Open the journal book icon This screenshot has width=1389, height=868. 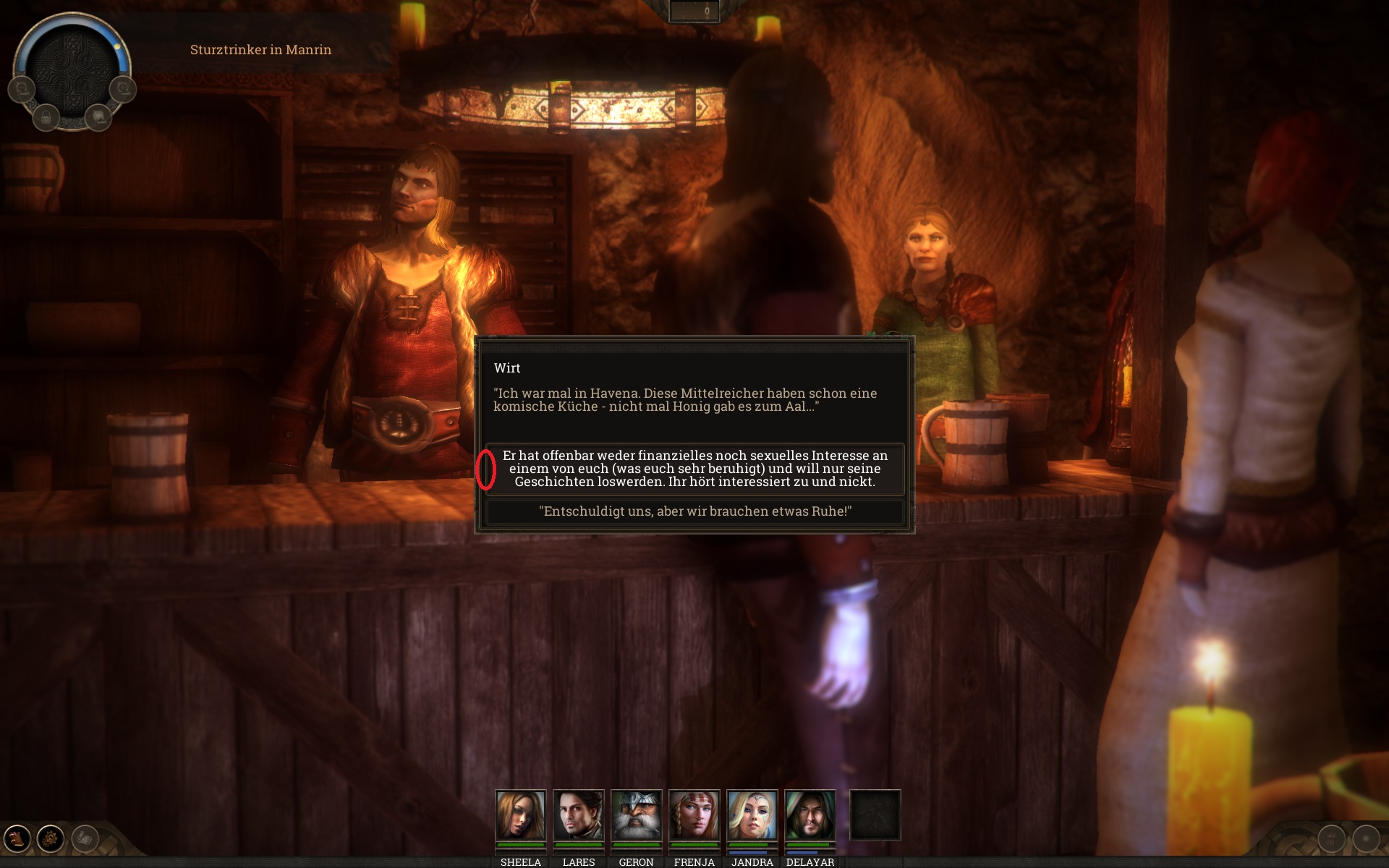pos(17,838)
